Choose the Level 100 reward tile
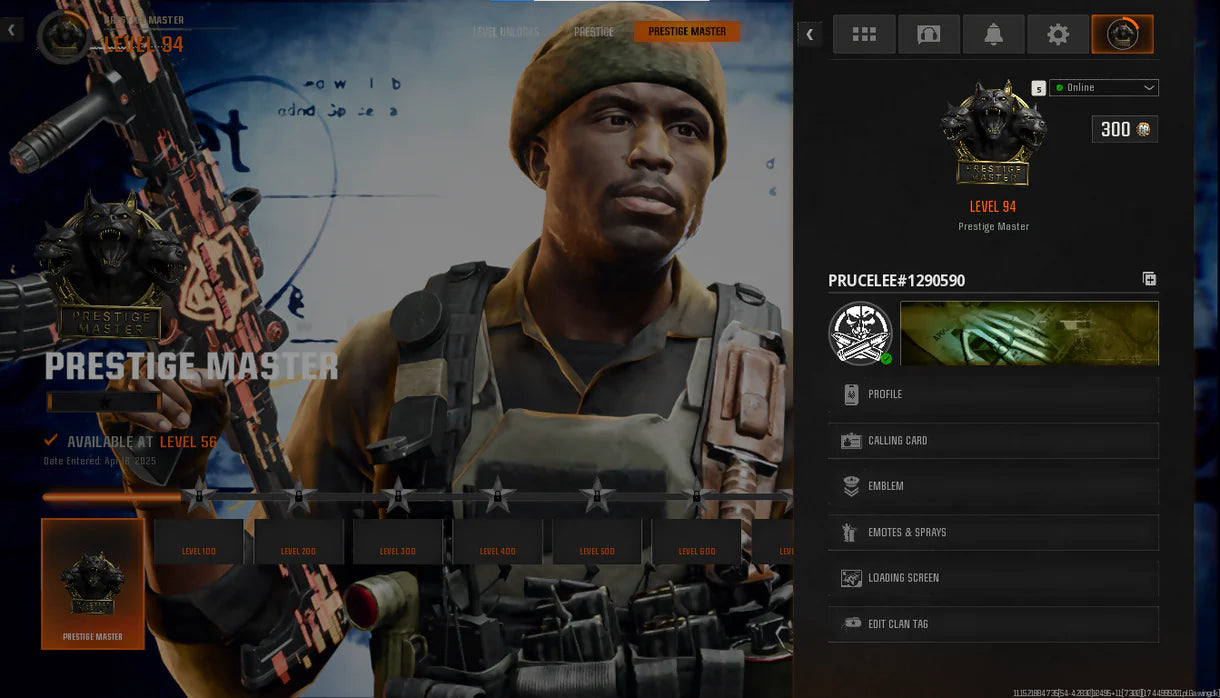Screen dimensions: 1220x698 click(x=199, y=542)
